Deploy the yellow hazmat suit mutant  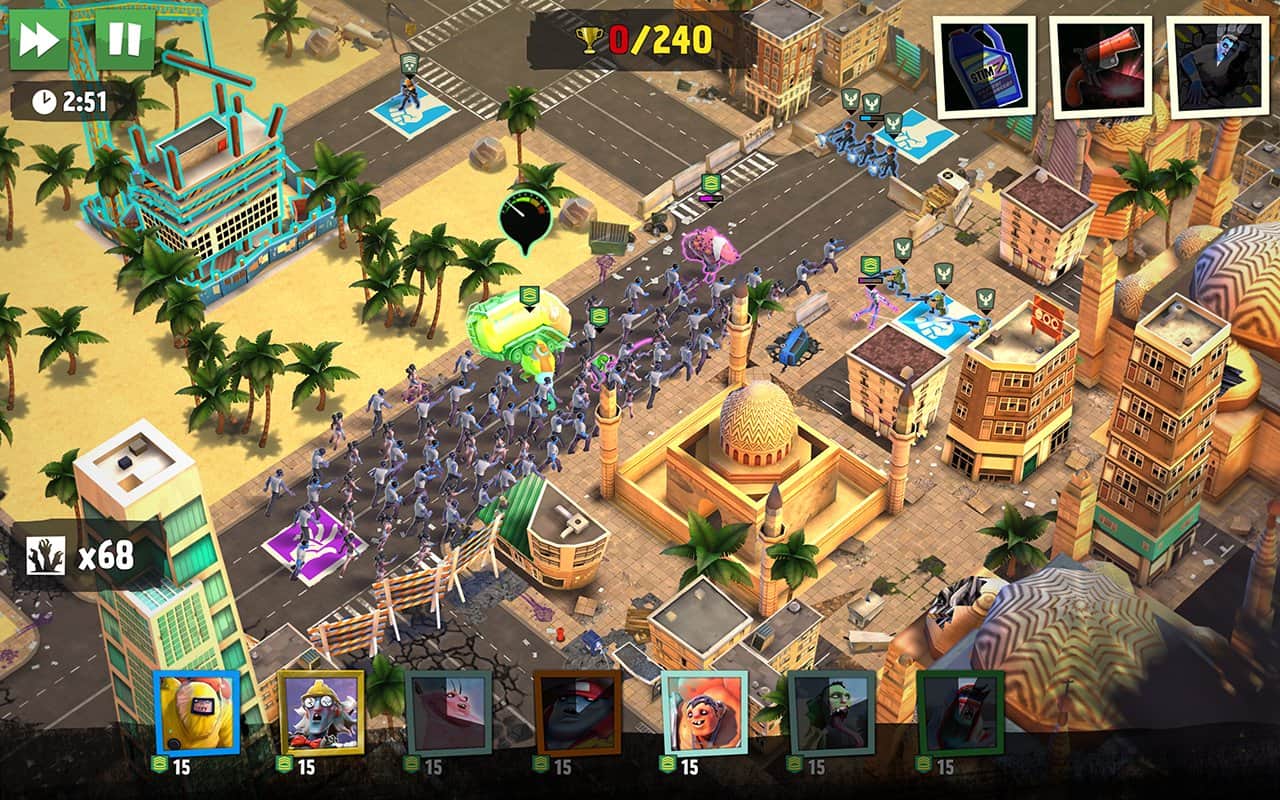point(197,712)
